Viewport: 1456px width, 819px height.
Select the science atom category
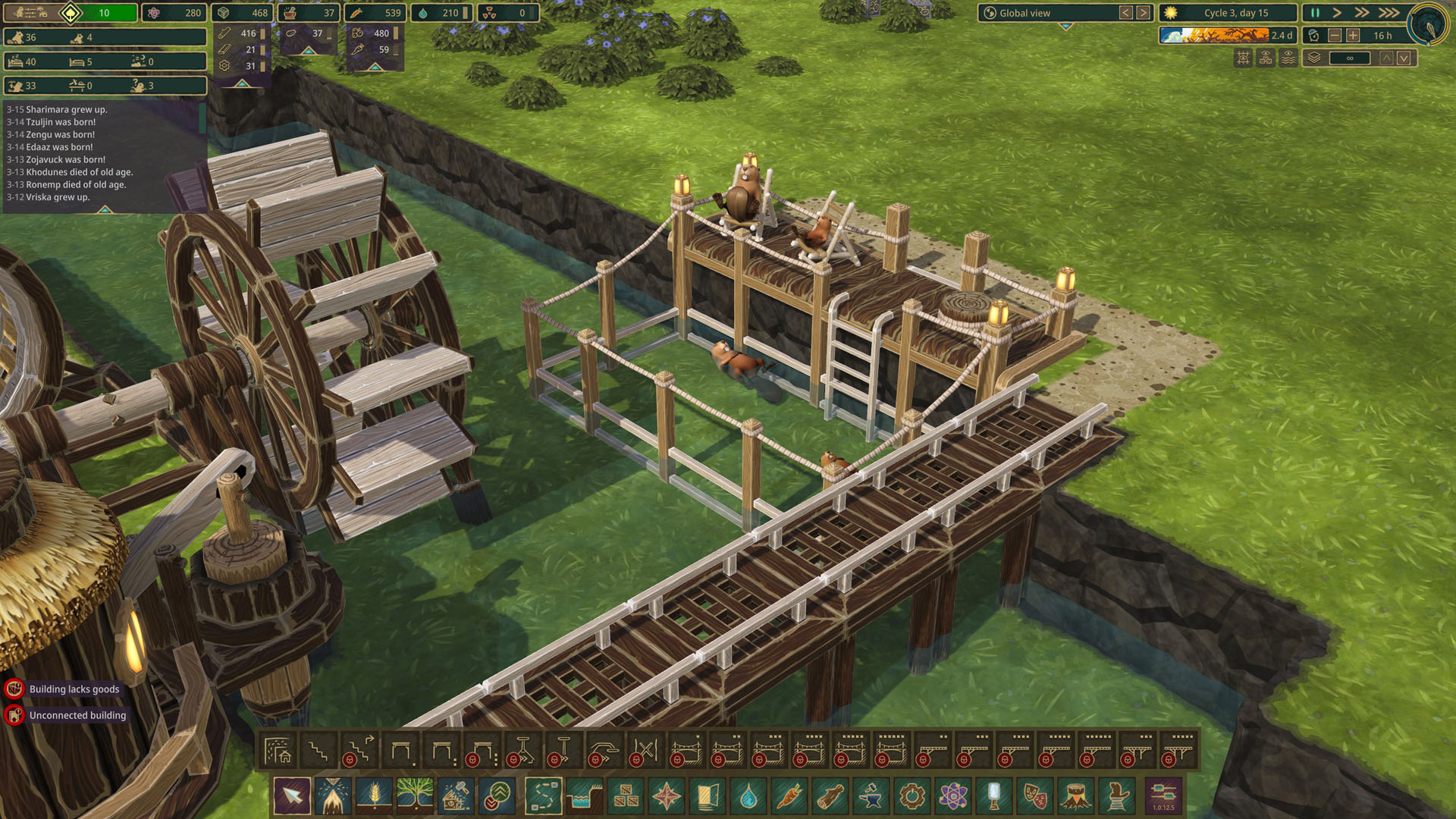[x=953, y=796]
